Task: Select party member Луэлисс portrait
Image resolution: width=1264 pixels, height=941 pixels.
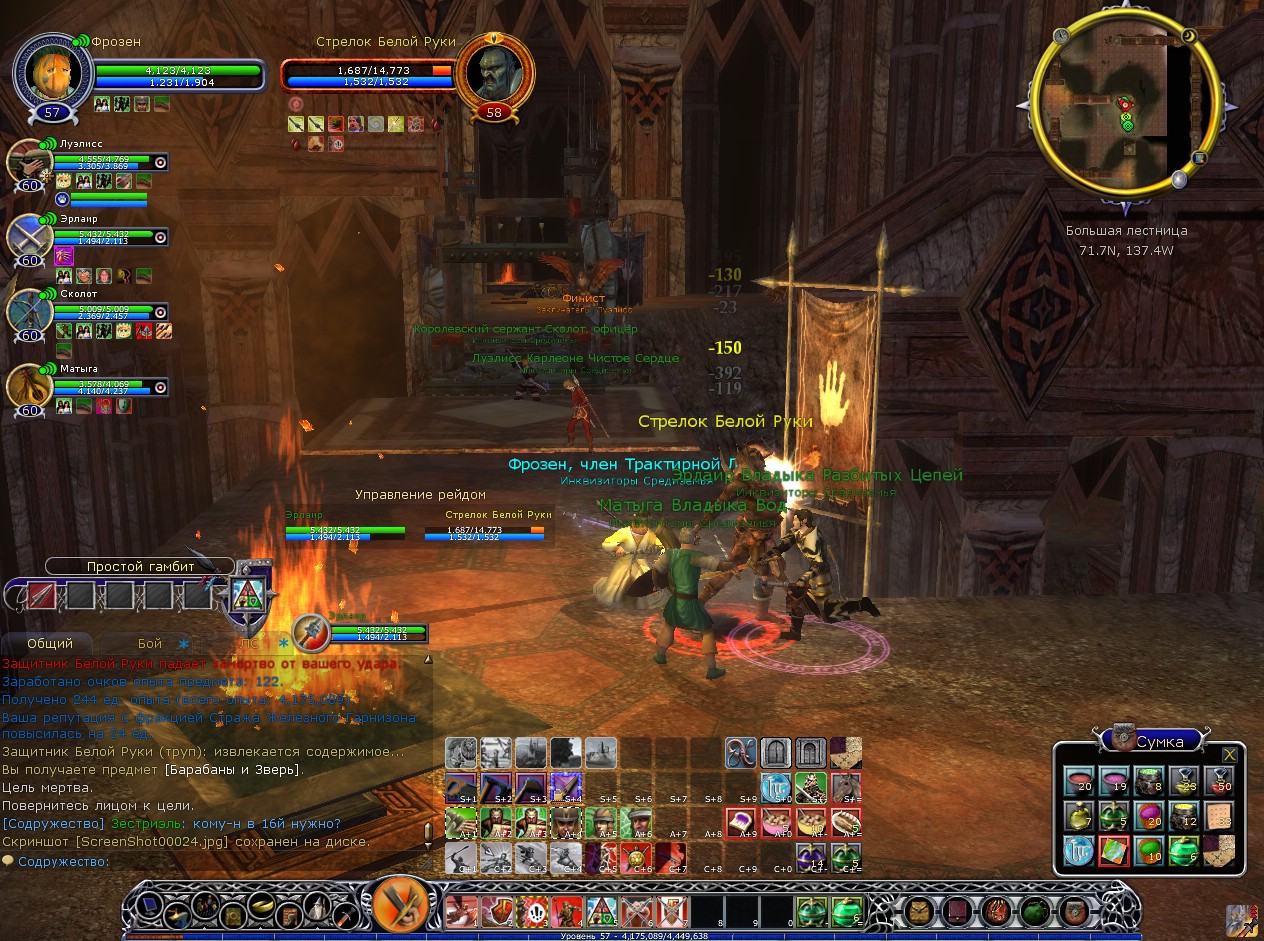Action: [29, 161]
